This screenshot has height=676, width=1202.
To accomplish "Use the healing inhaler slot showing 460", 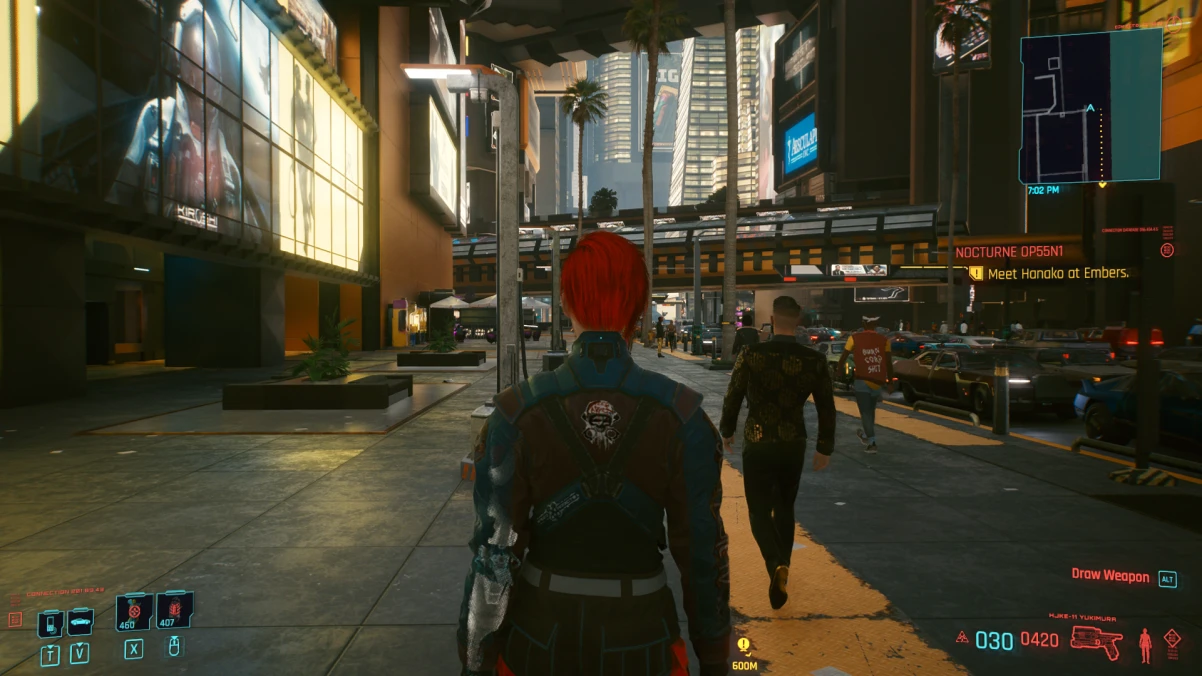I will [x=133, y=611].
